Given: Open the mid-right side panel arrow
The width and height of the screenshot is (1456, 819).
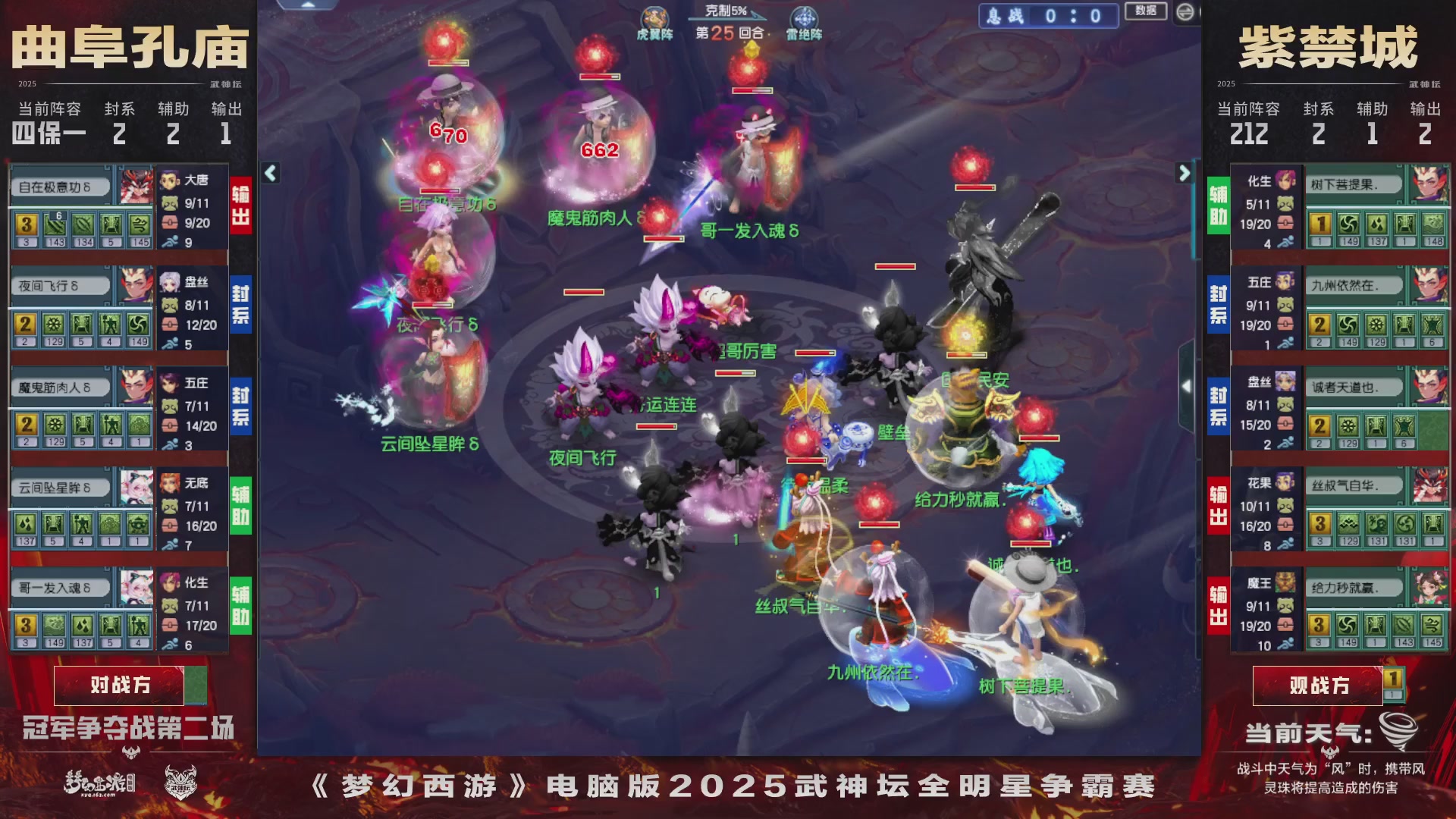Looking at the screenshot, I should (x=1185, y=387).
